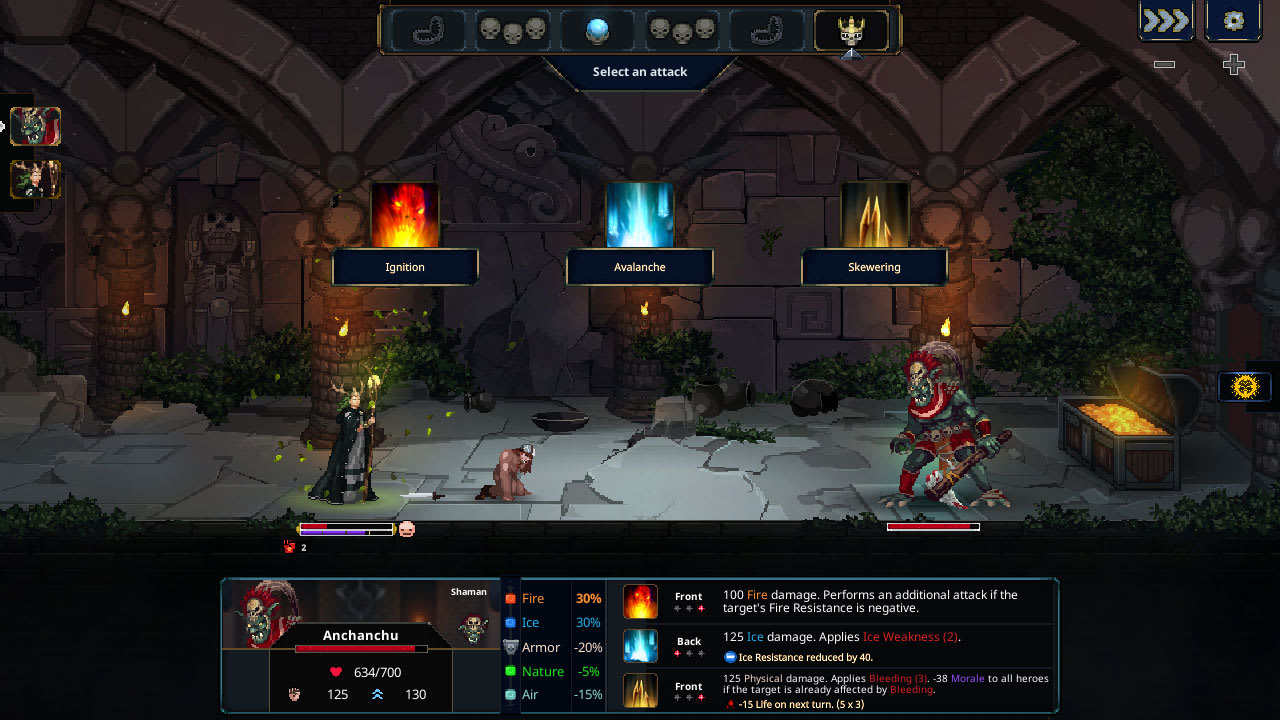Open the settings gear
This screenshot has width=1280, height=720.
tap(1233, 20)
